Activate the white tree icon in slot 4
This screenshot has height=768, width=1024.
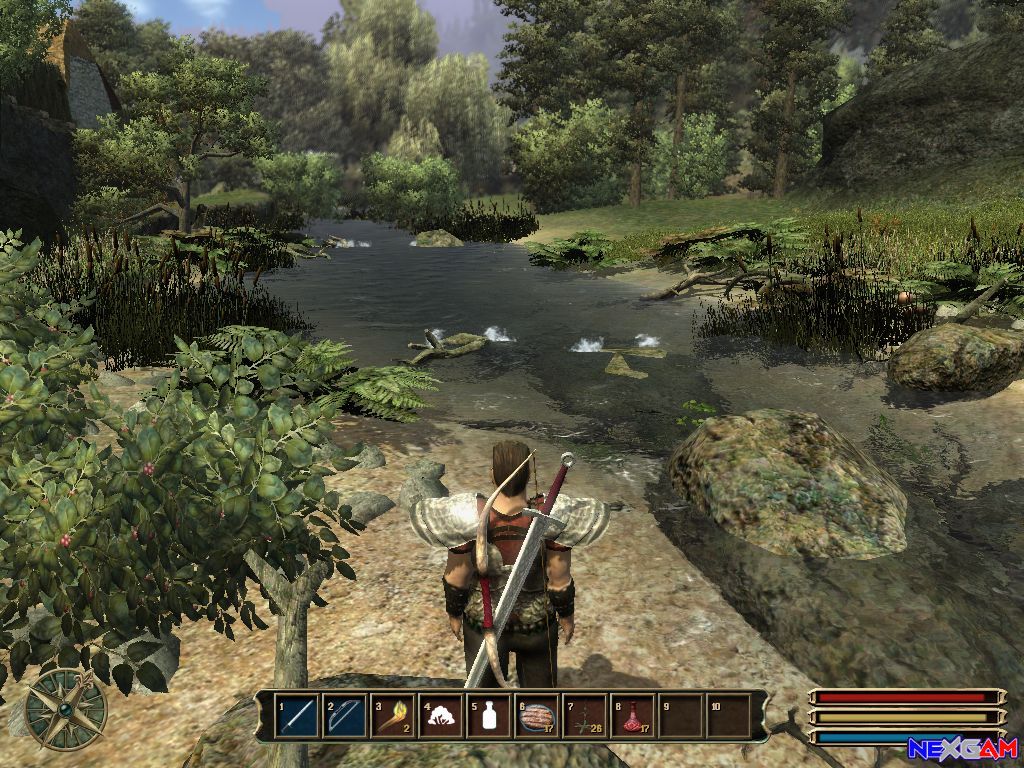point(442,716)
